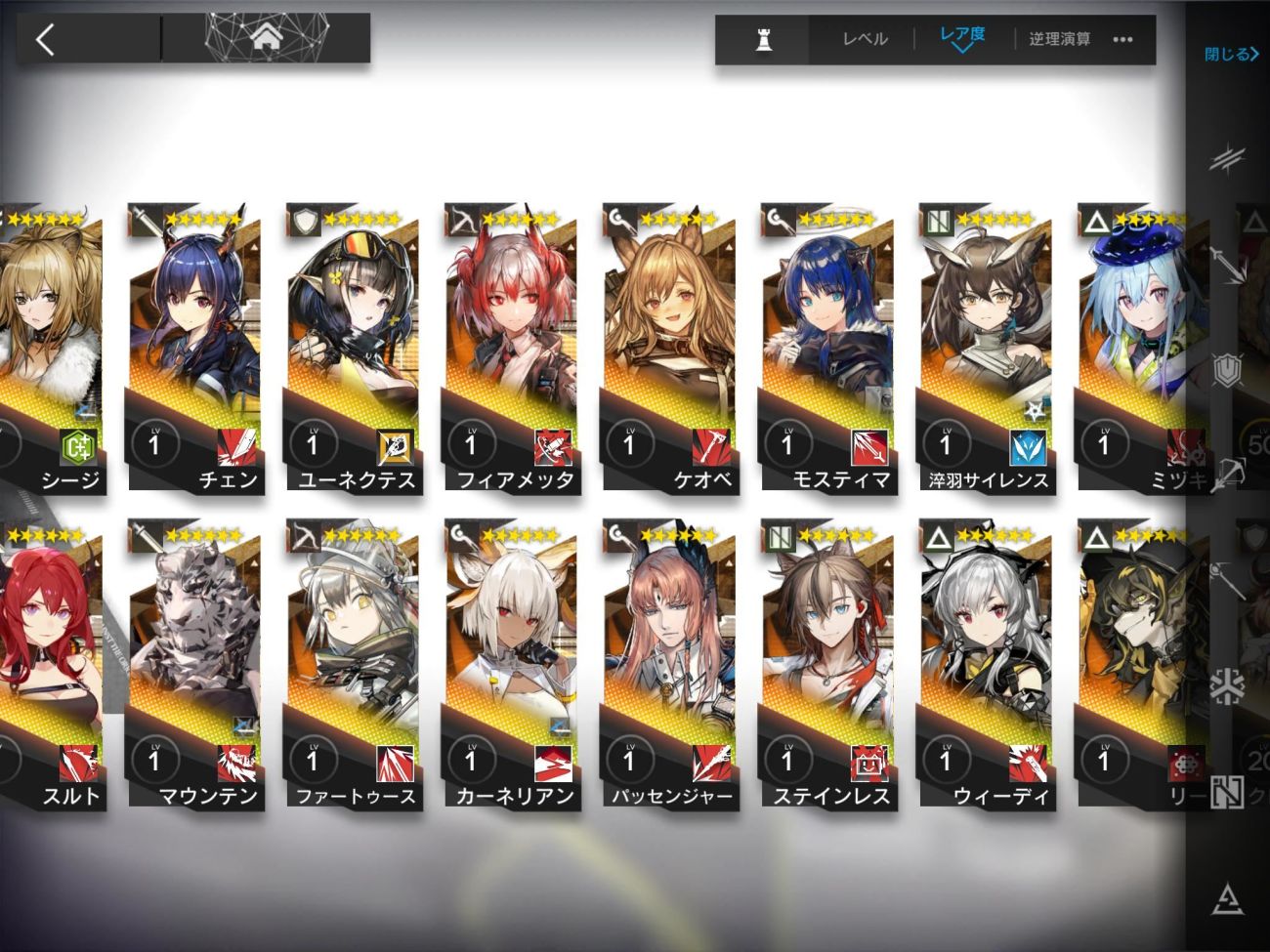Select the パッセンジャー operator card
1270x952 pixels.
[668, 664]
